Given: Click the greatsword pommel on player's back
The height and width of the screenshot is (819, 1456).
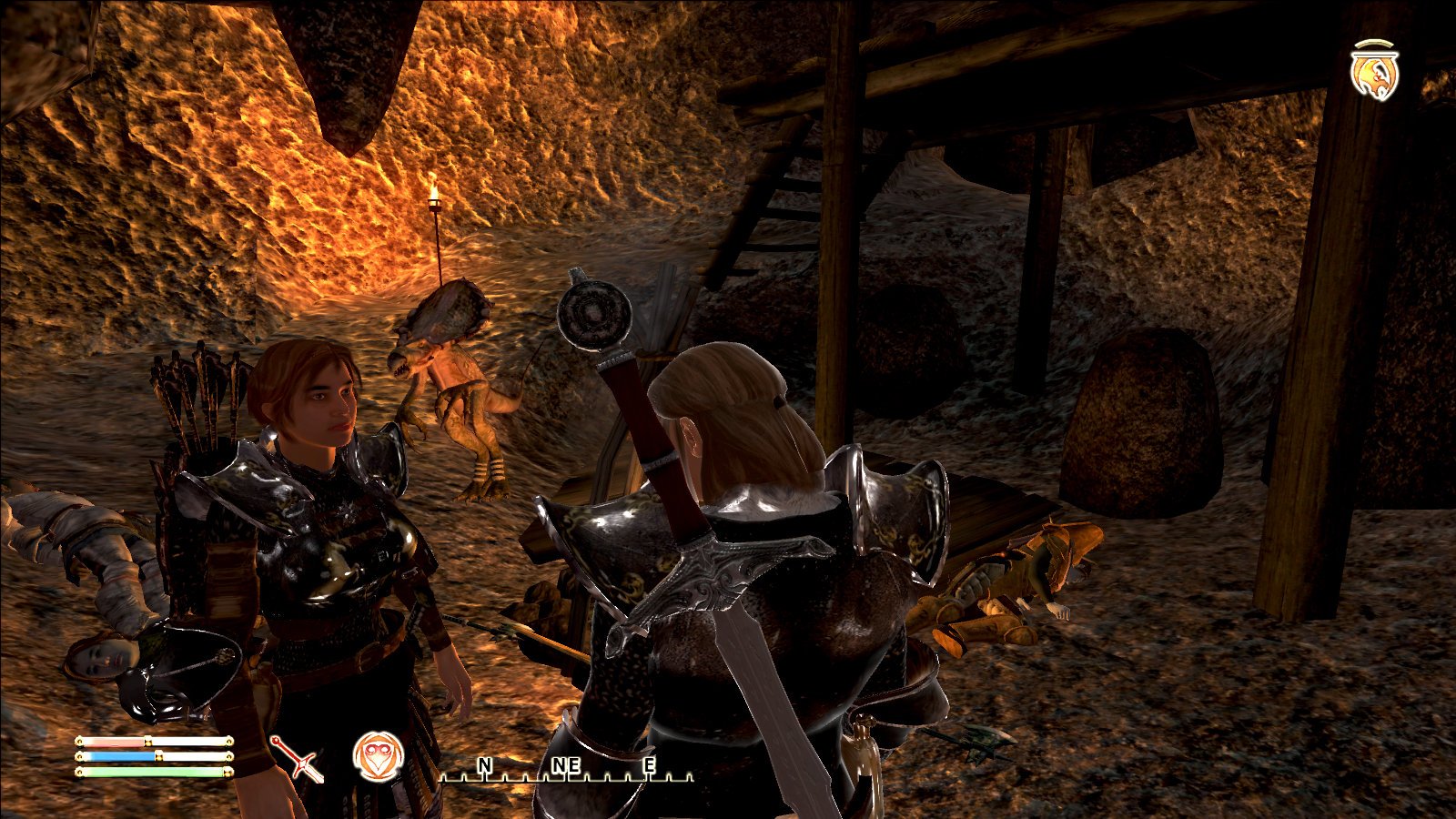Looking at the screenshot, I should (592, 314).
